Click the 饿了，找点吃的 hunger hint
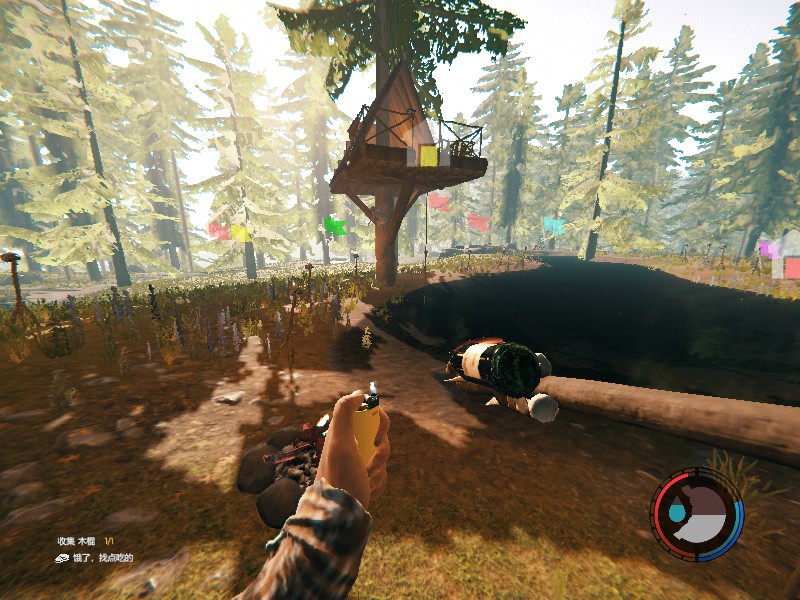Image resolution: width=800 pixels, height=600 pixels. [100, 558]
